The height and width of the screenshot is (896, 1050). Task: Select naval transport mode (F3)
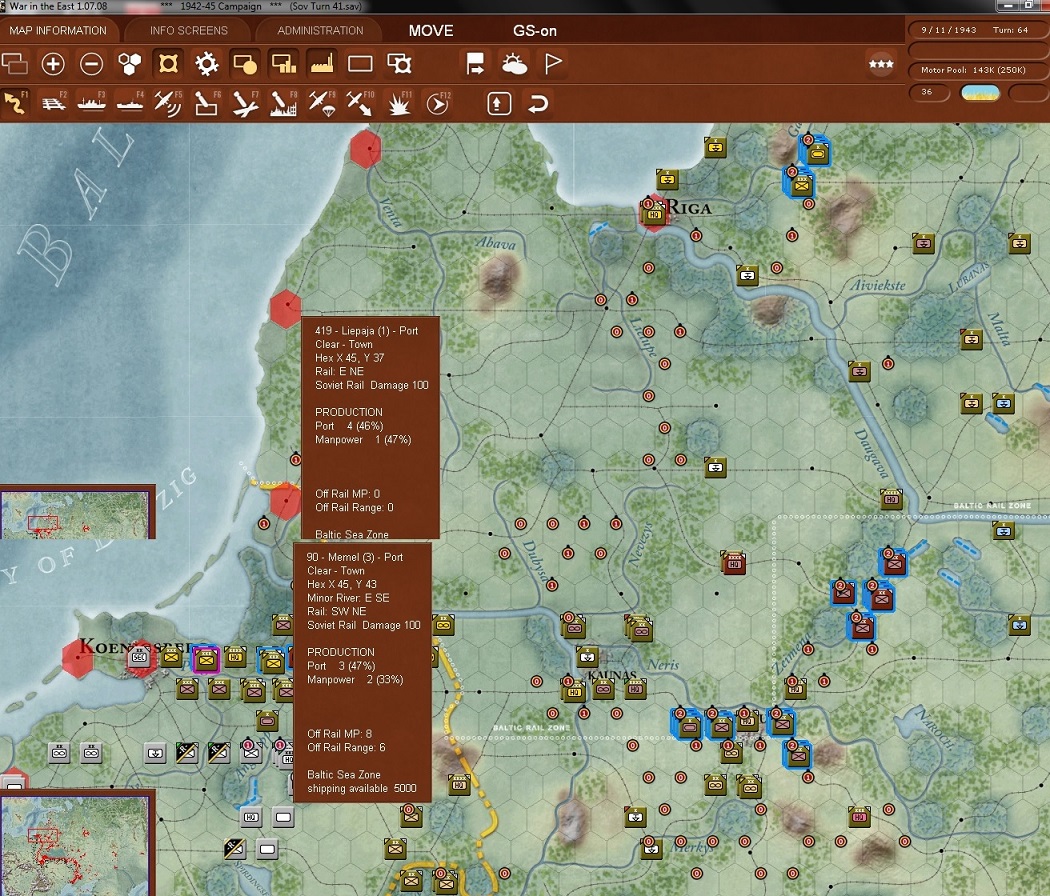tap(91, 103)
